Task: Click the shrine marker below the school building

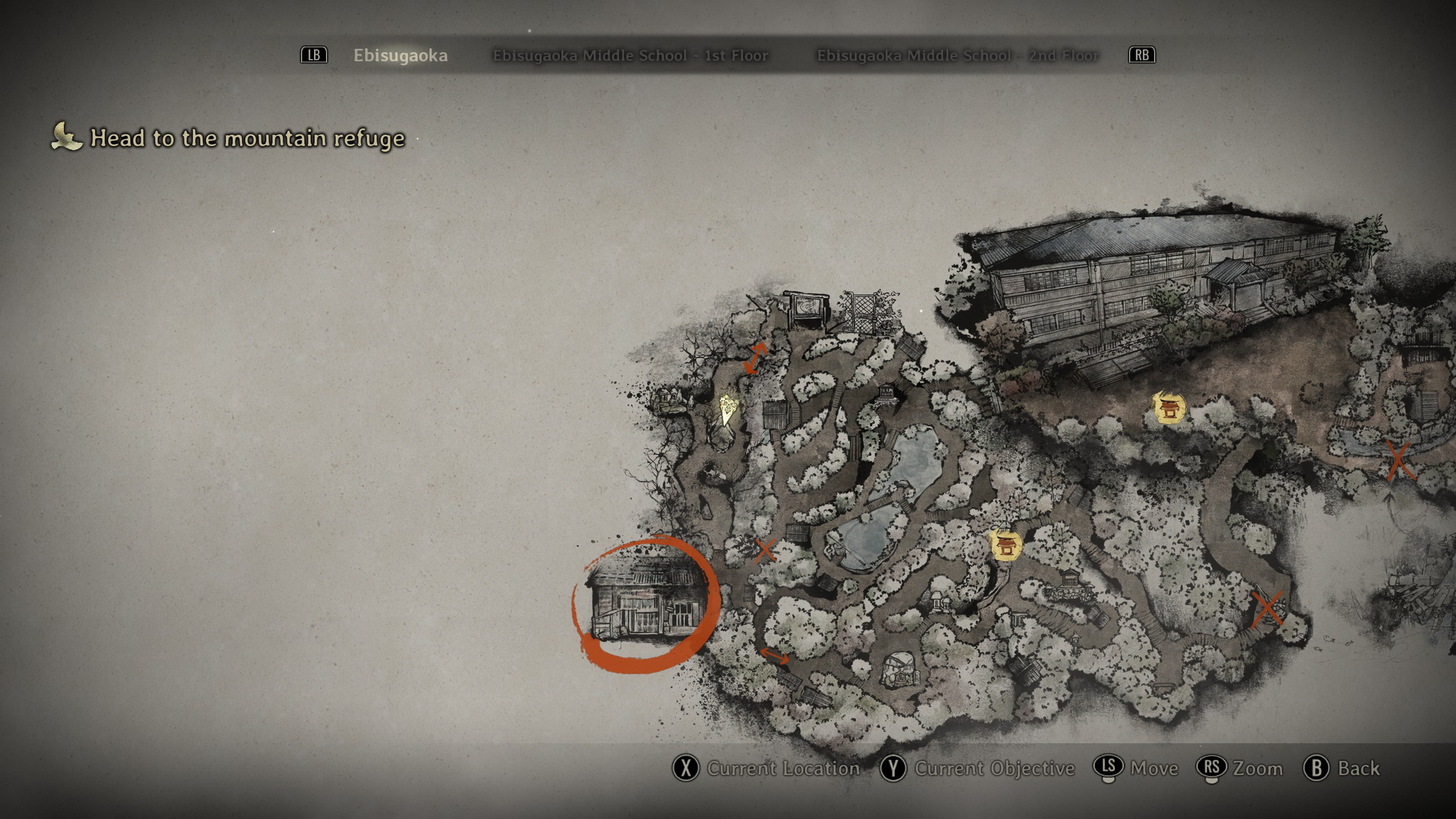Action: [x=1169, y=408]
